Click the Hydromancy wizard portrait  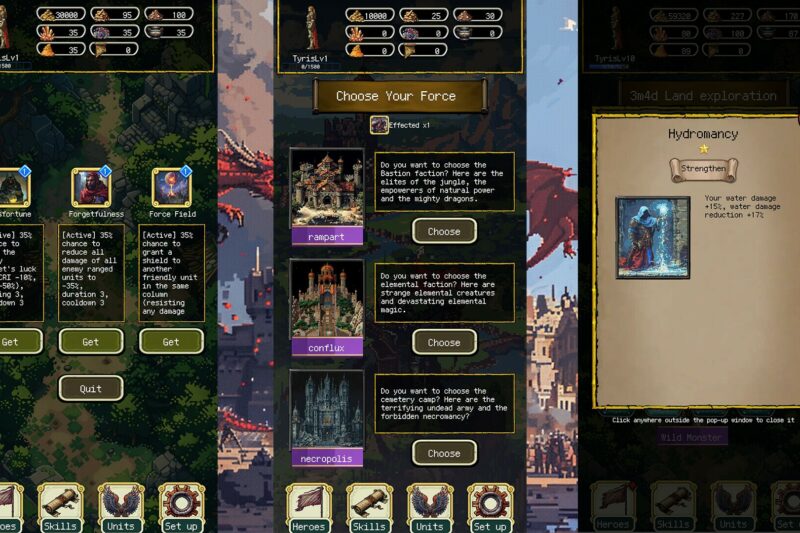click(x=653, y=237)
